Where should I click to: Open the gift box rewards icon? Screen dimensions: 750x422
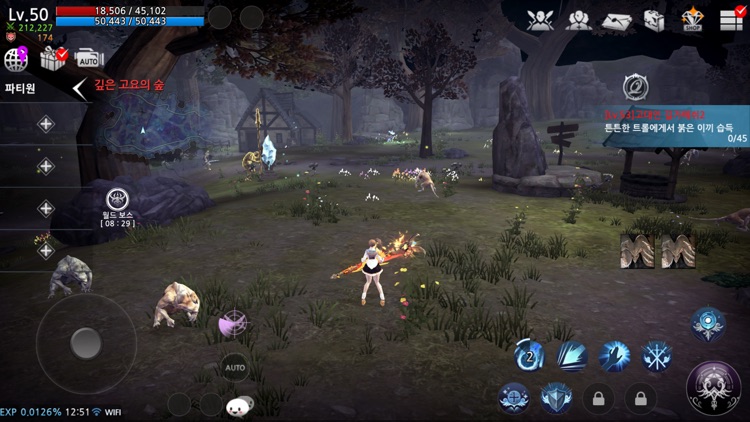pyautogui.click(x=52, y=59)
